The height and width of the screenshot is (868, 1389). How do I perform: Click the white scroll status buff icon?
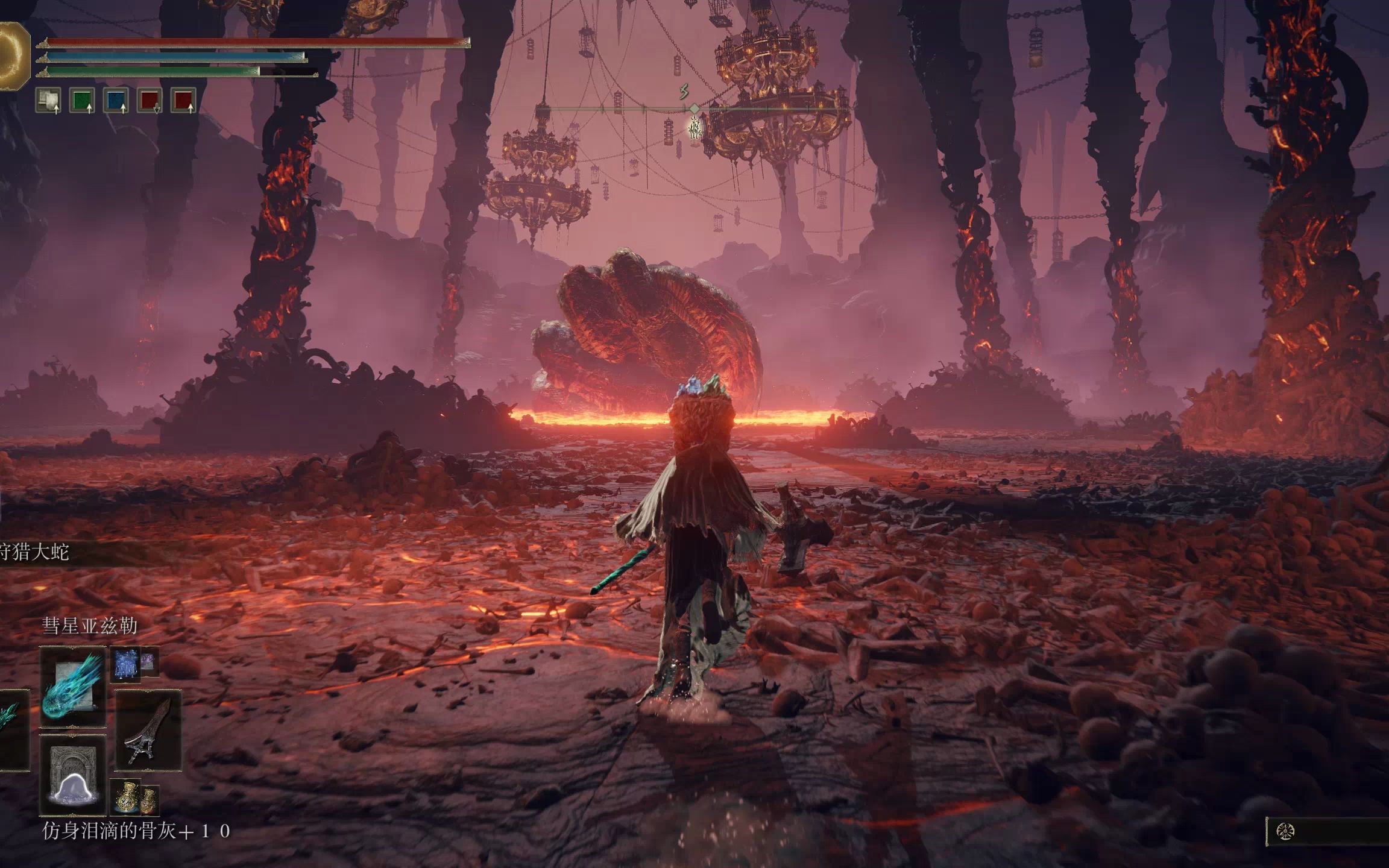tap(48, 101)
